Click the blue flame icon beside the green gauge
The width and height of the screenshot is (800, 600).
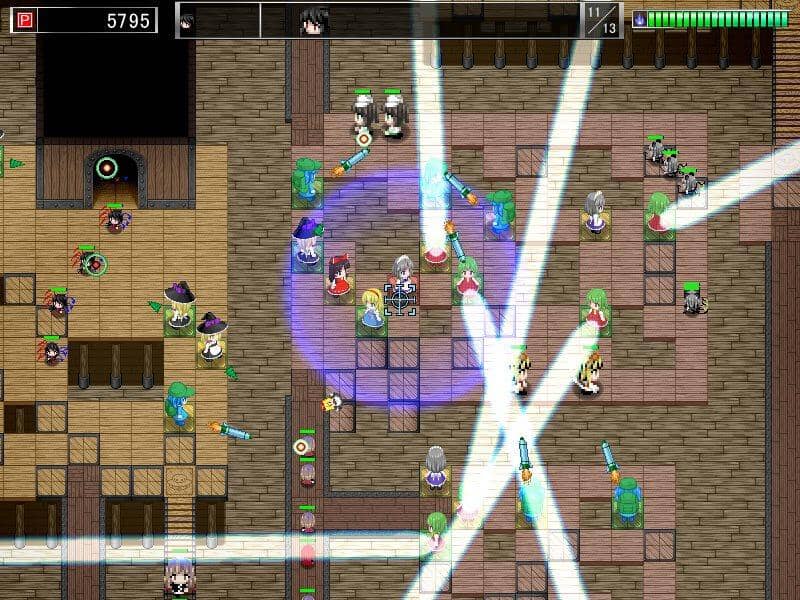point(639,19)
